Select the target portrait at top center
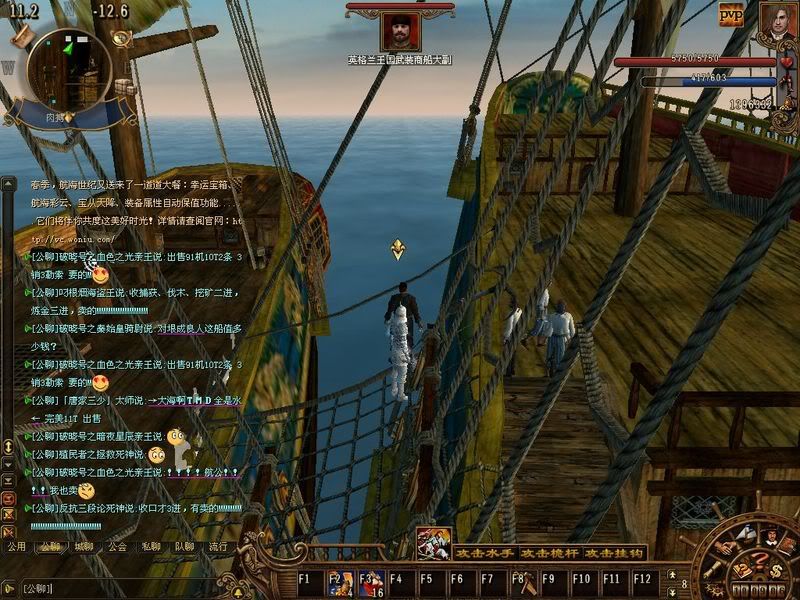The image size is (800, 600). (x=399, y=32)
